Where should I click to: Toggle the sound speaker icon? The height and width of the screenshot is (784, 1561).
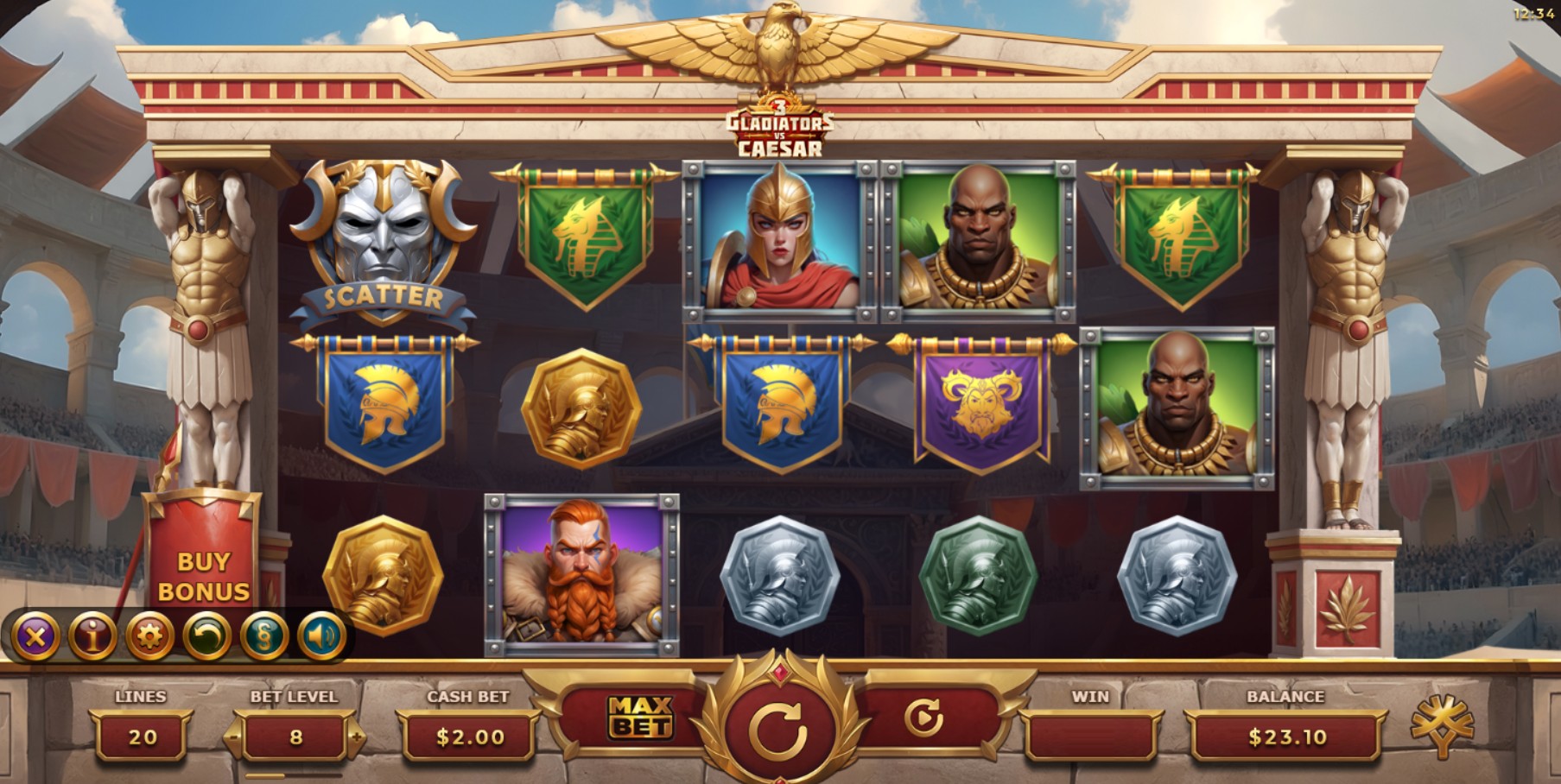click(x=321, y=637)
